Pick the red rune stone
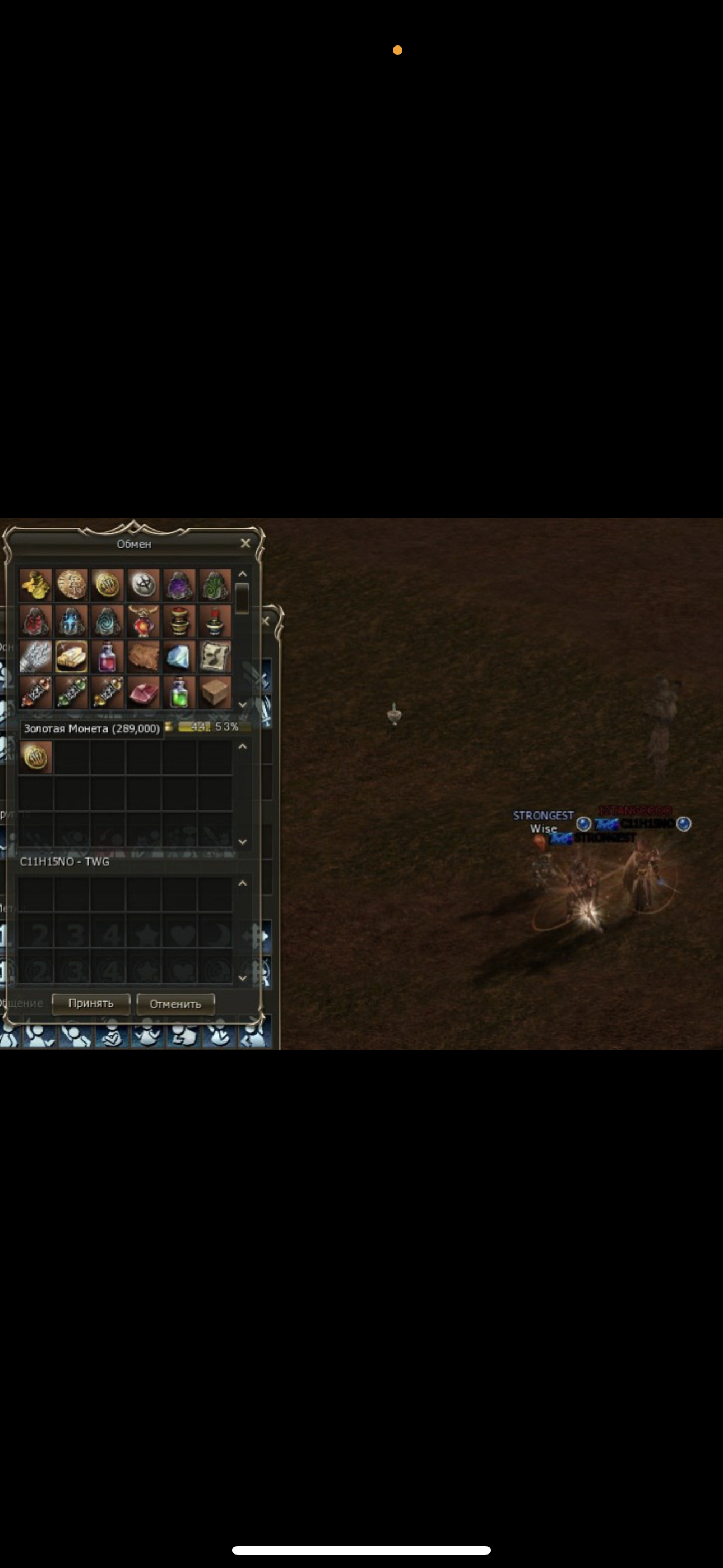 (35, 621)
